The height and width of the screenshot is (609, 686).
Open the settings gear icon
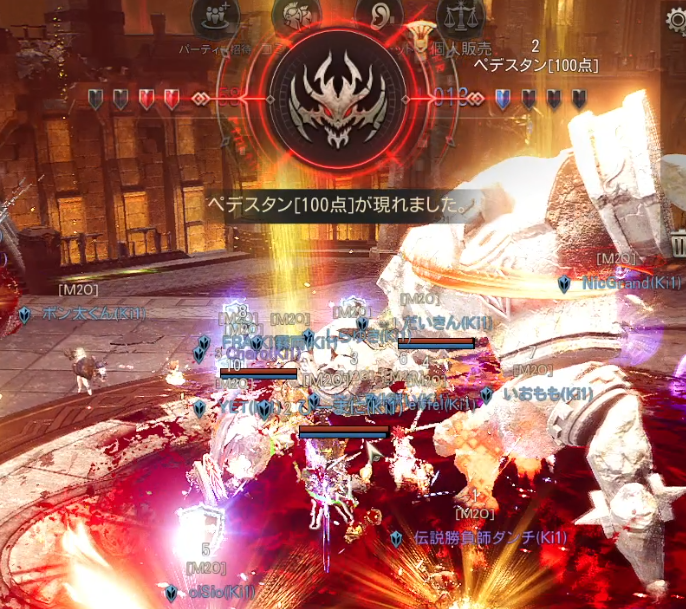pos(677,21)
